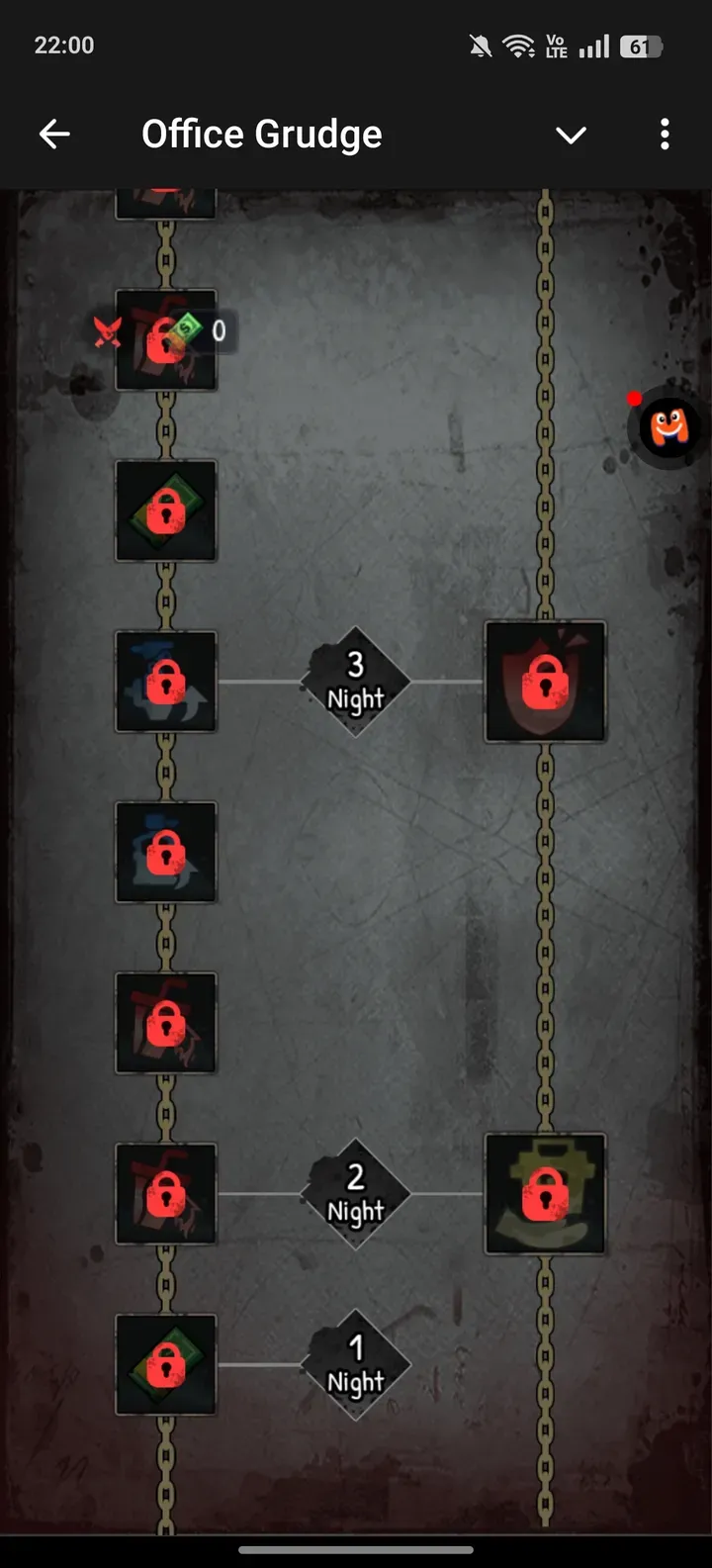
Task: Choose the locked shield node
Action: pyautogui.click(x=545, y=682)
